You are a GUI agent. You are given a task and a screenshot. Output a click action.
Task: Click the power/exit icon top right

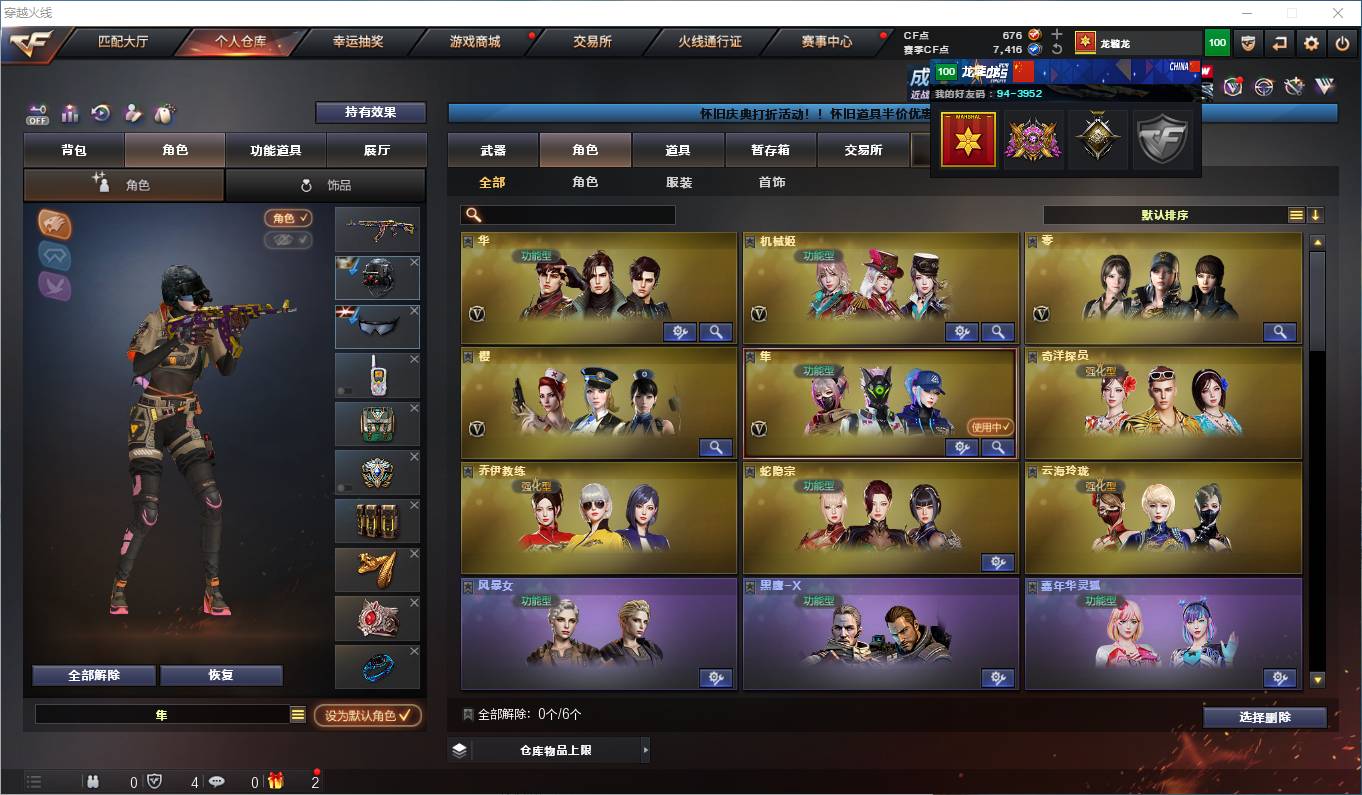coord(1343,43)
